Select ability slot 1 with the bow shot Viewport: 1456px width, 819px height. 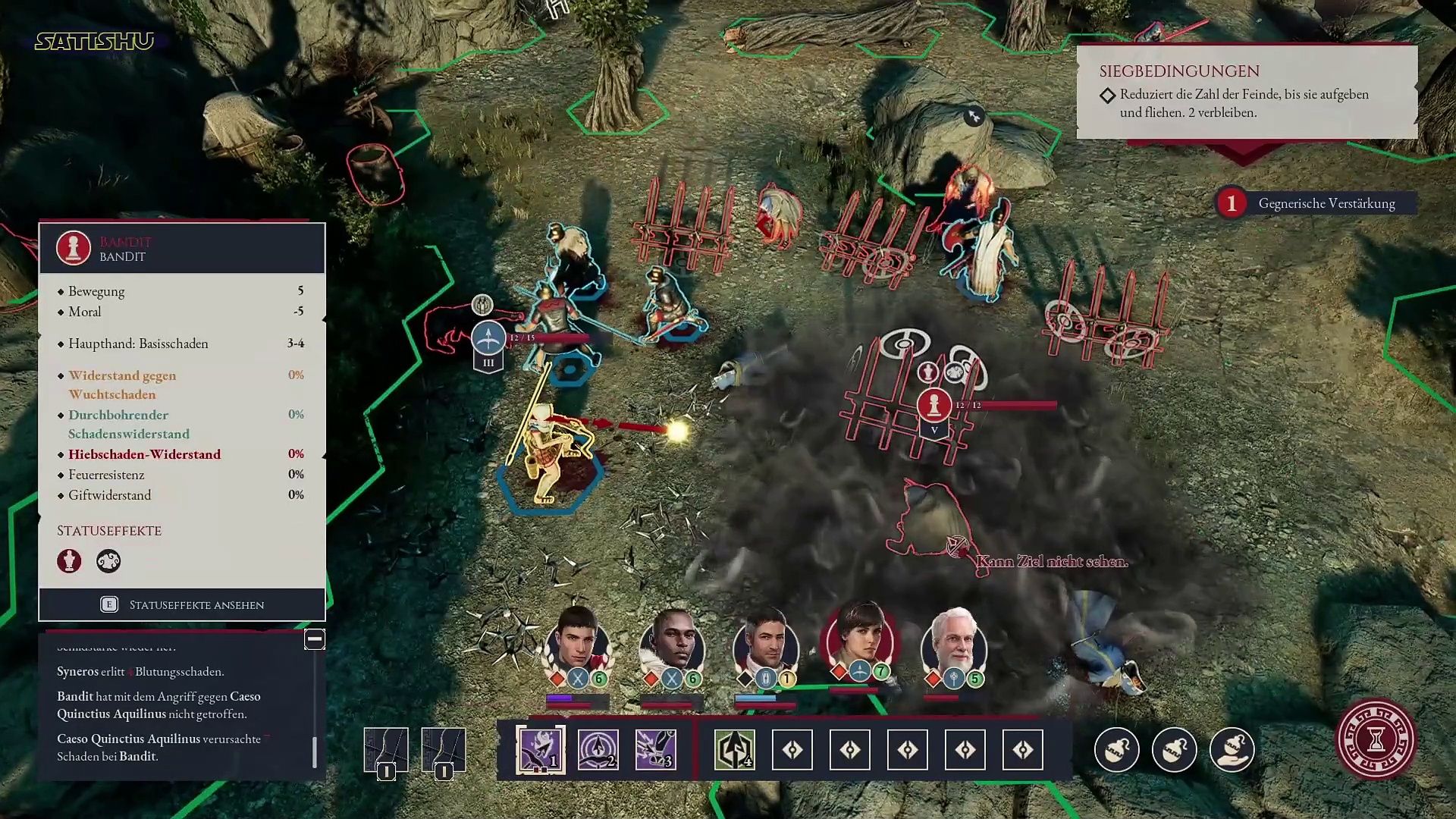[x=540, y=750]
